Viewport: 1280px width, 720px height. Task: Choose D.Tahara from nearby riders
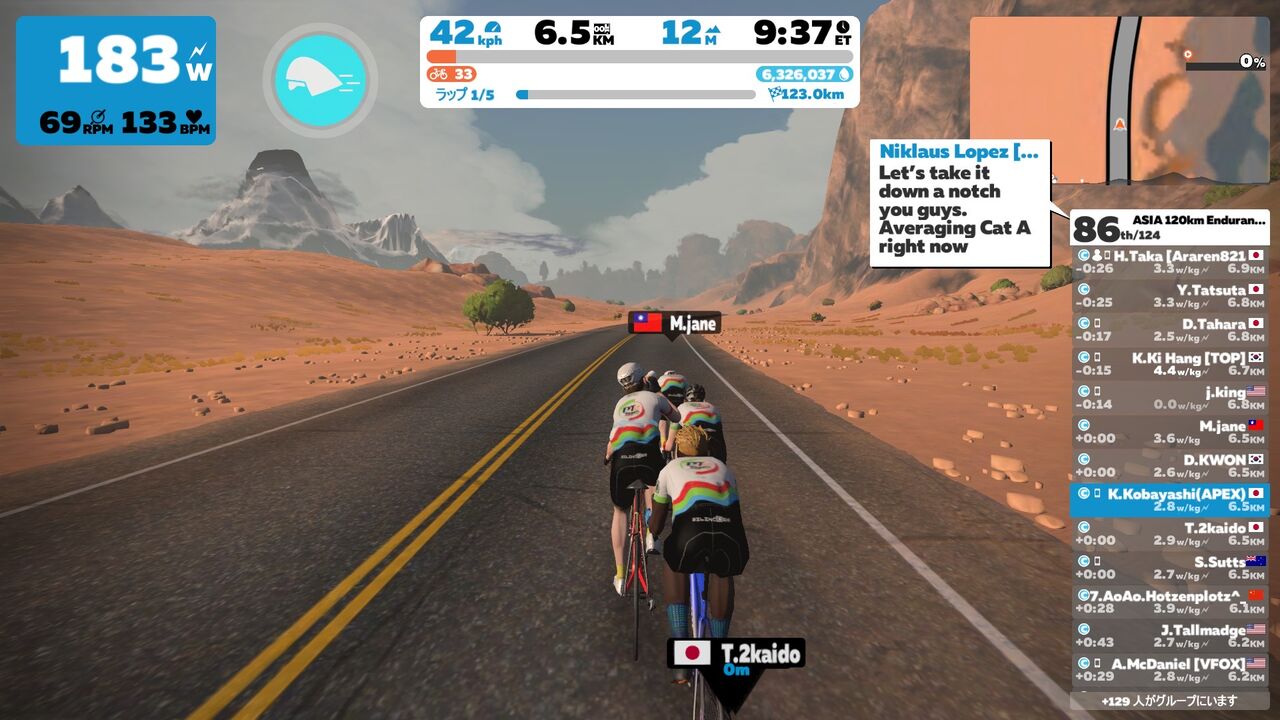[x=1169, y=330]
